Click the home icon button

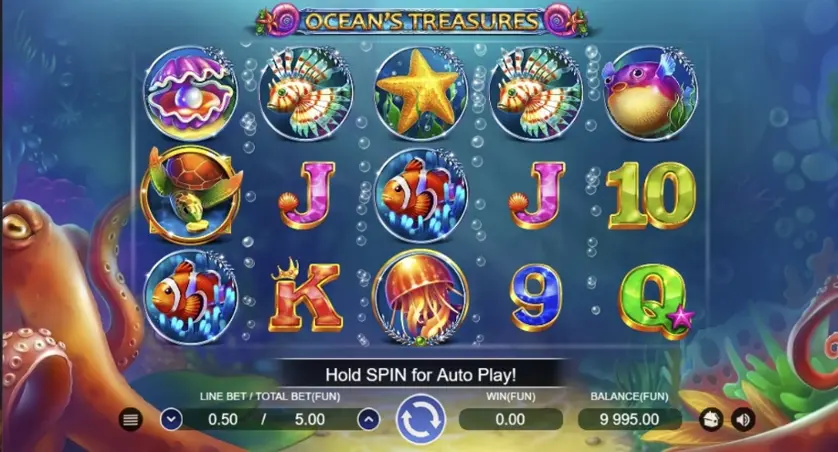(x=712, y=420)
